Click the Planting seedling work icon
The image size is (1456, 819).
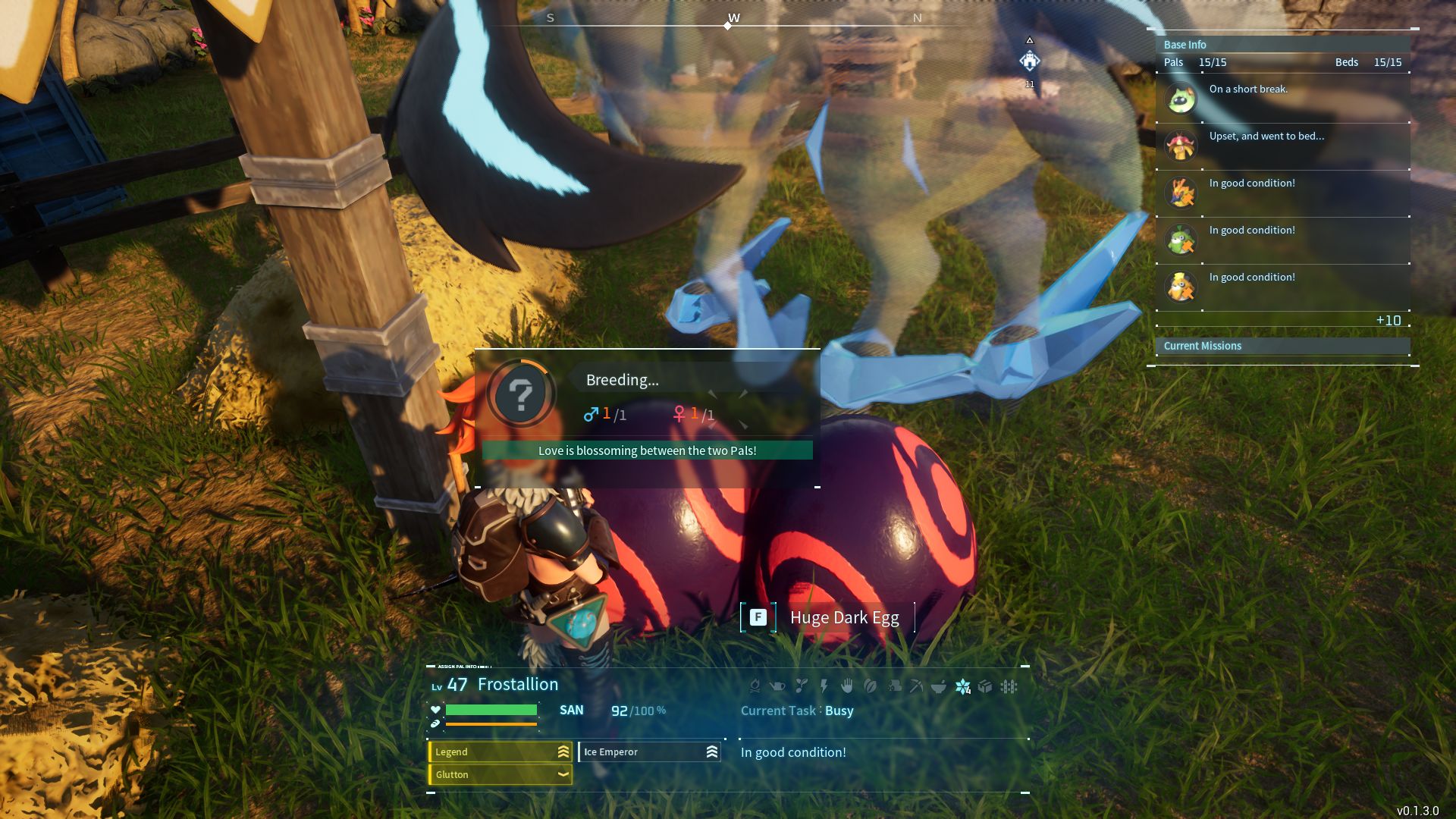click(801, 687)
